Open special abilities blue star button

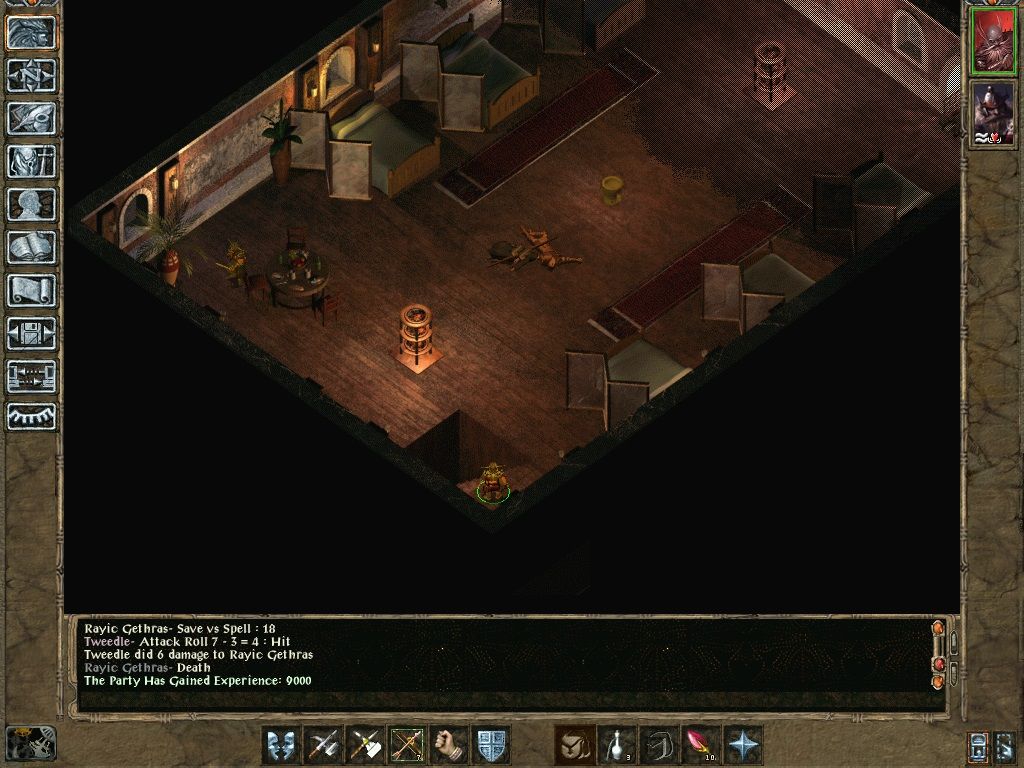pos(743,745)
